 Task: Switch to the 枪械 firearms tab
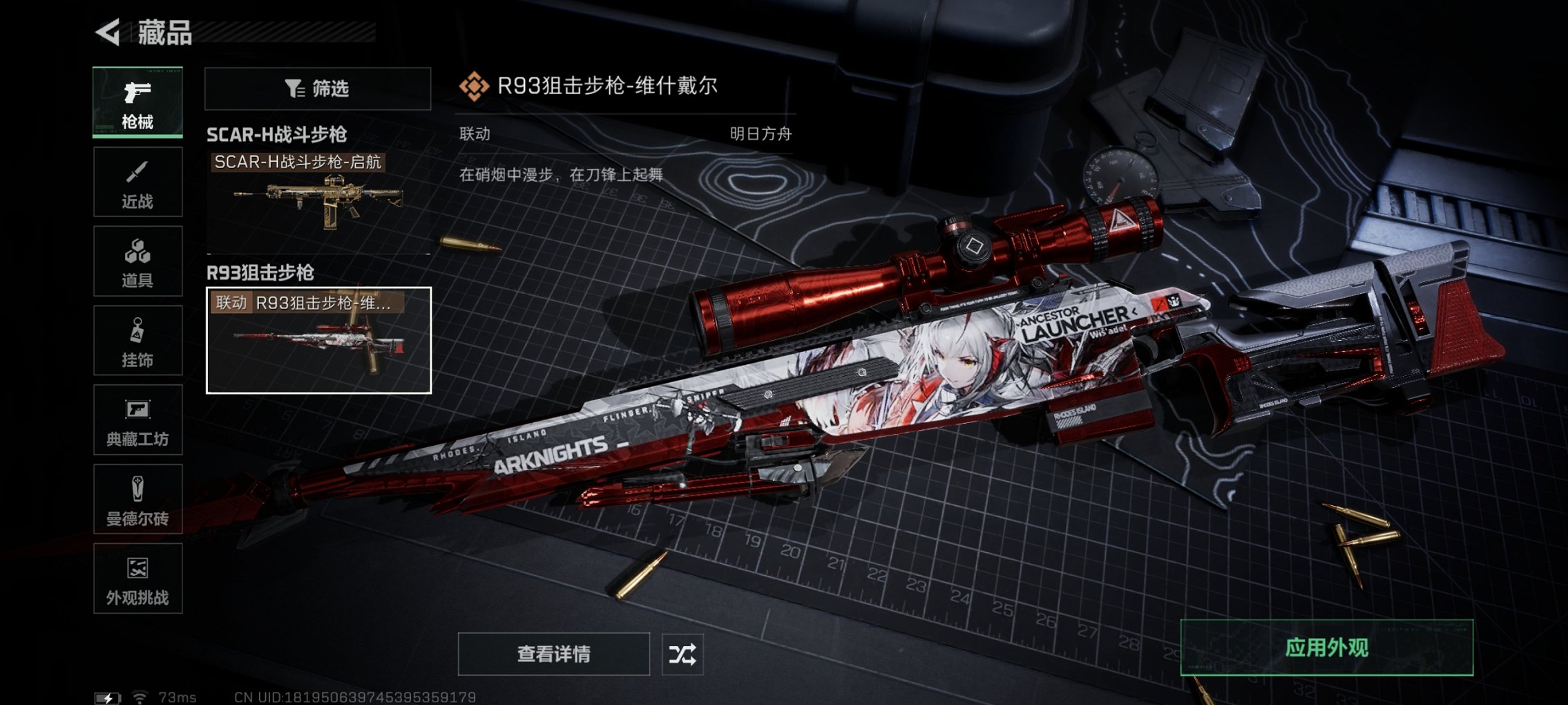pyautogui.click(x=137, y=100)
